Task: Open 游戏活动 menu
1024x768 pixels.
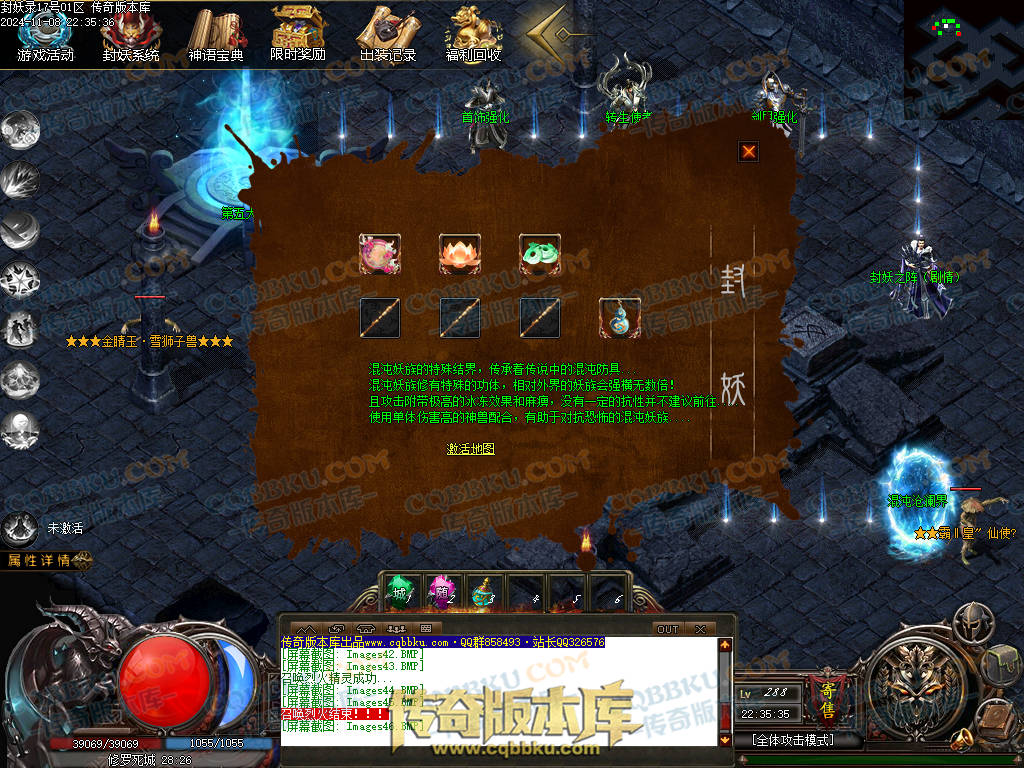Action: 46,34
